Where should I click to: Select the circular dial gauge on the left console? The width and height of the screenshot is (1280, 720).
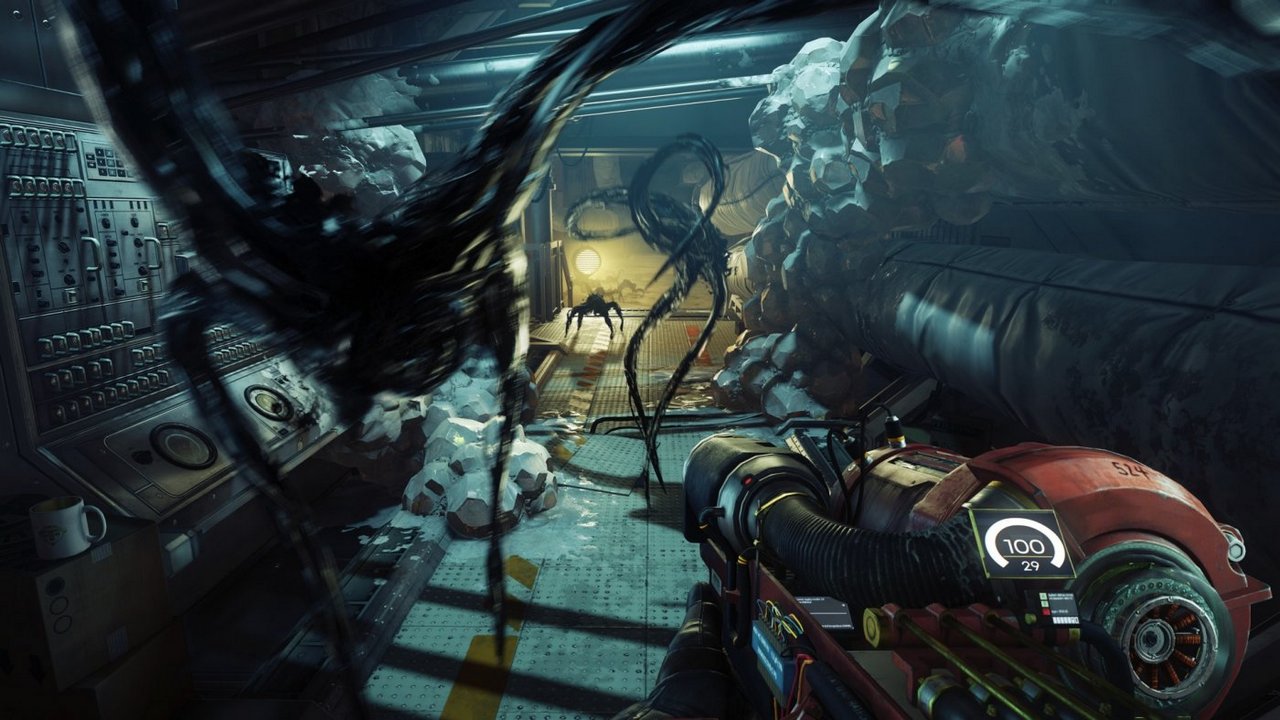(x=183, y=447)
